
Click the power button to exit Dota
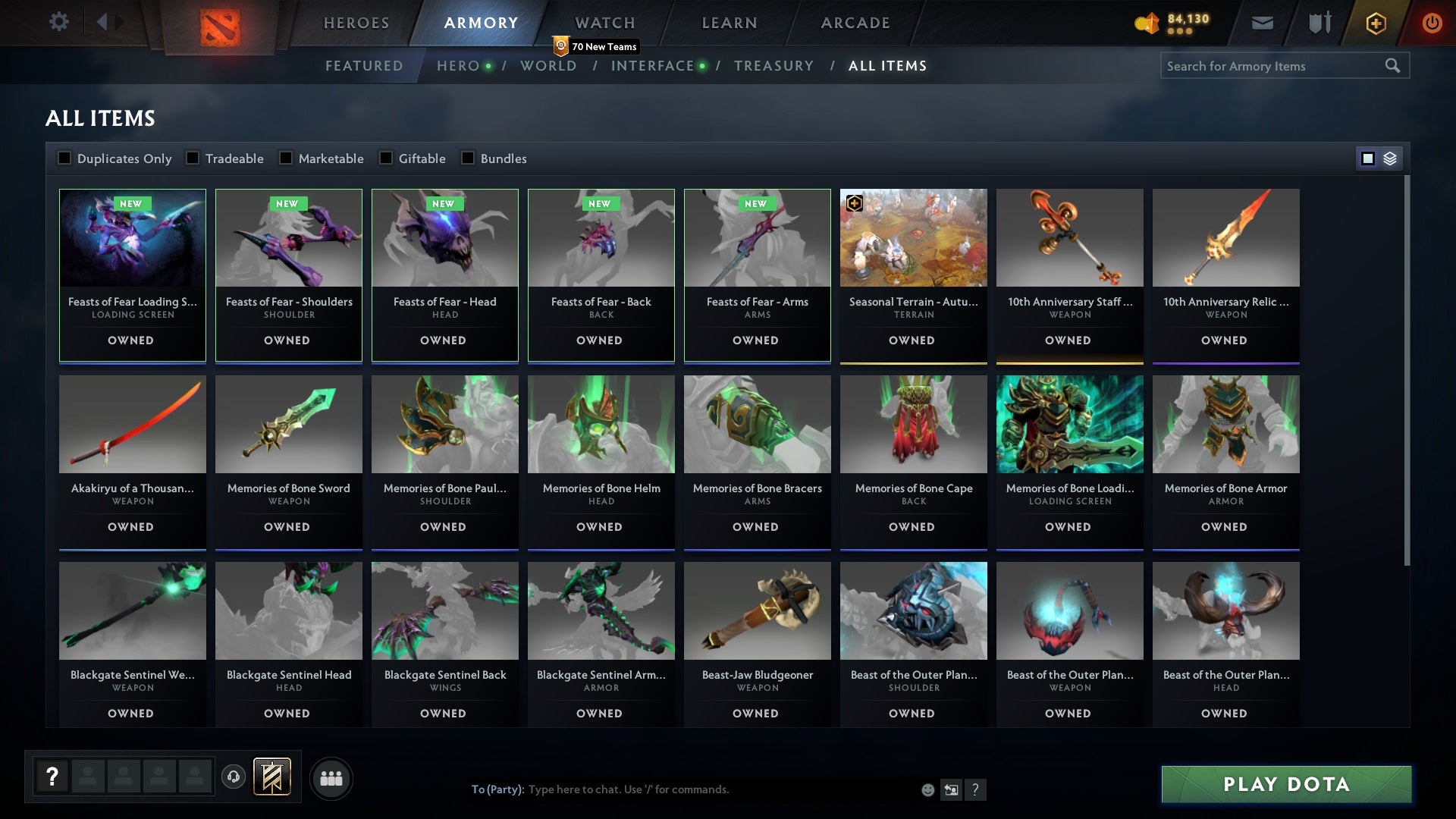[1432, 23]
